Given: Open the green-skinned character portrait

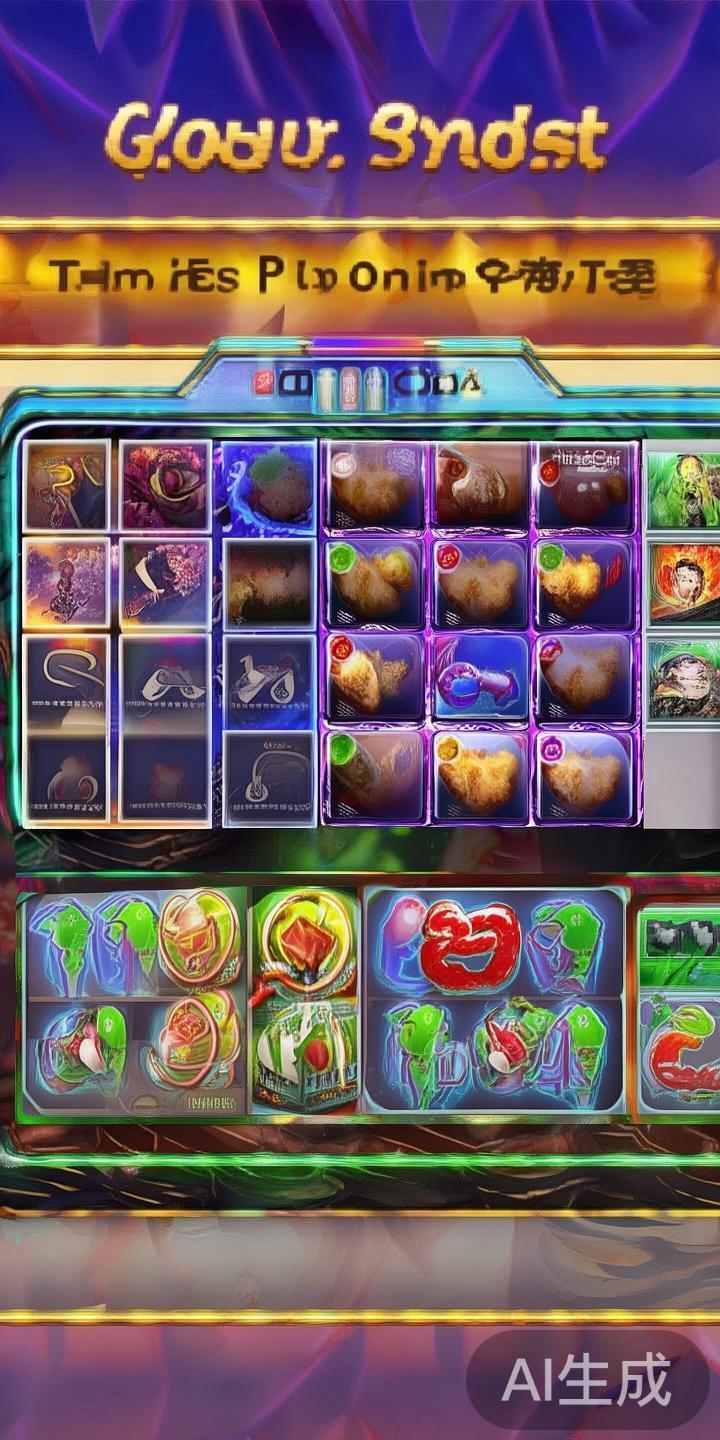Looking at the screenshot, I should [x=683, y=490].
